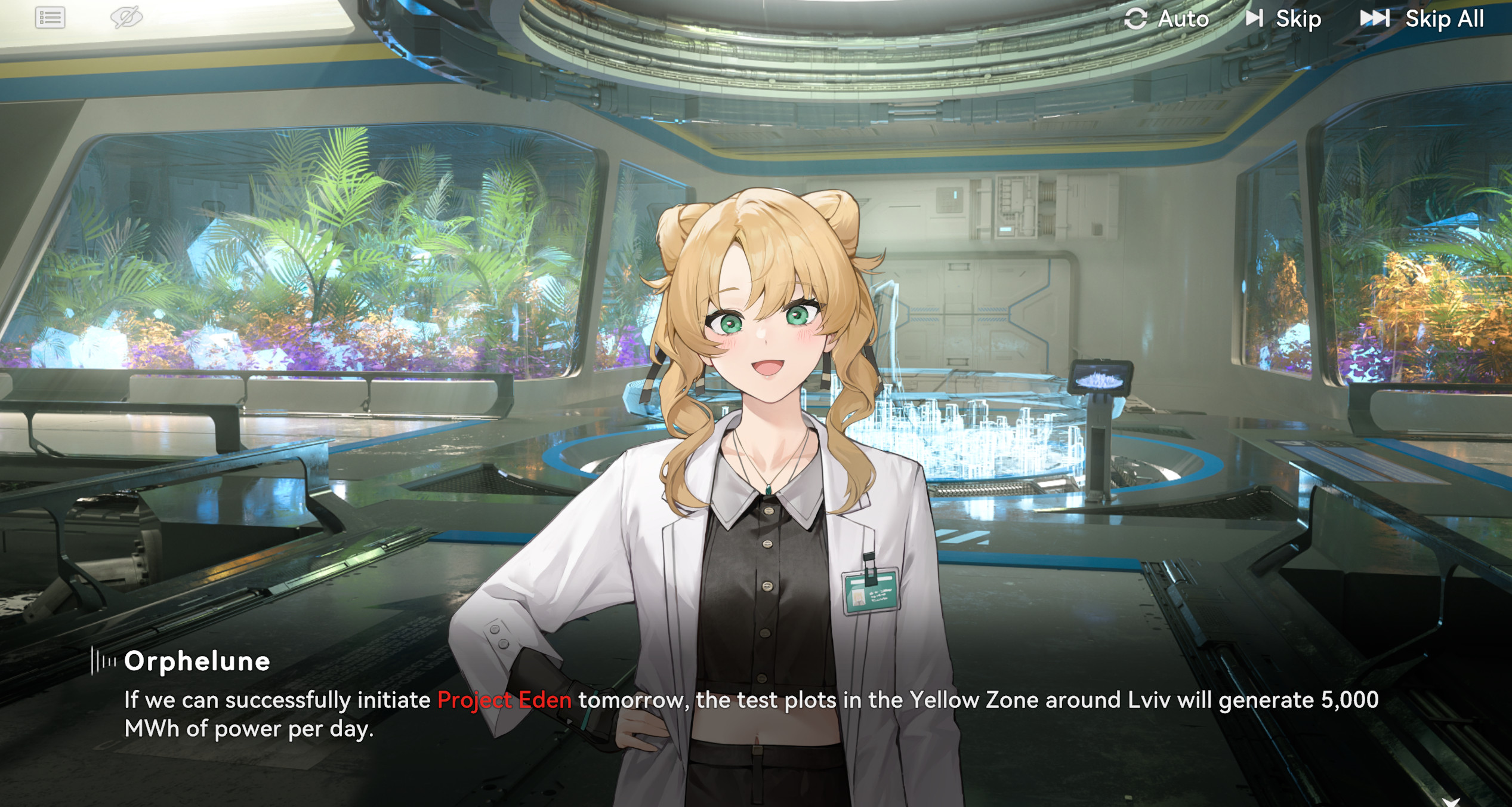Enable Auto dialogue playback

pyautogui.click(x=1167, y=19)
